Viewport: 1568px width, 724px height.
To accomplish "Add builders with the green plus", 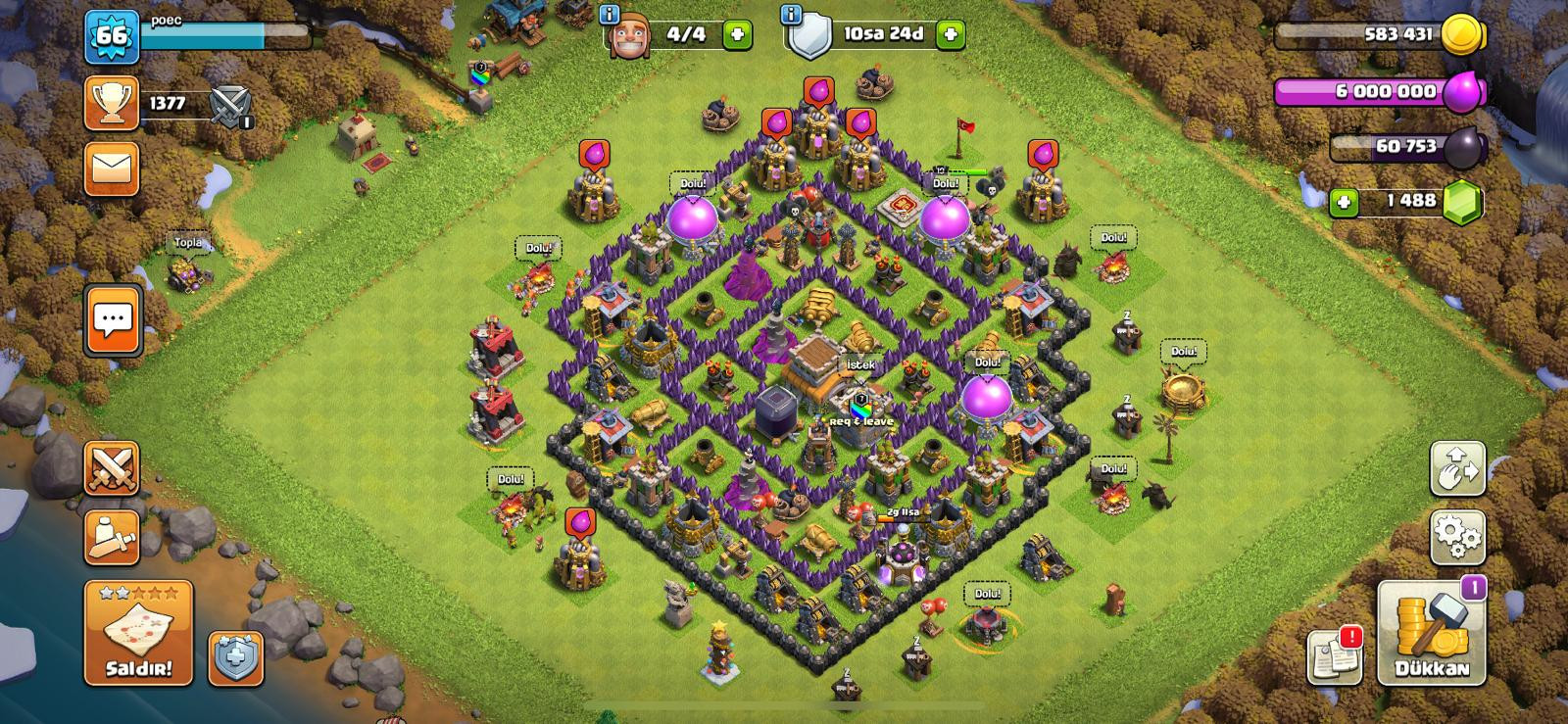I will click(x=738, y=35).
